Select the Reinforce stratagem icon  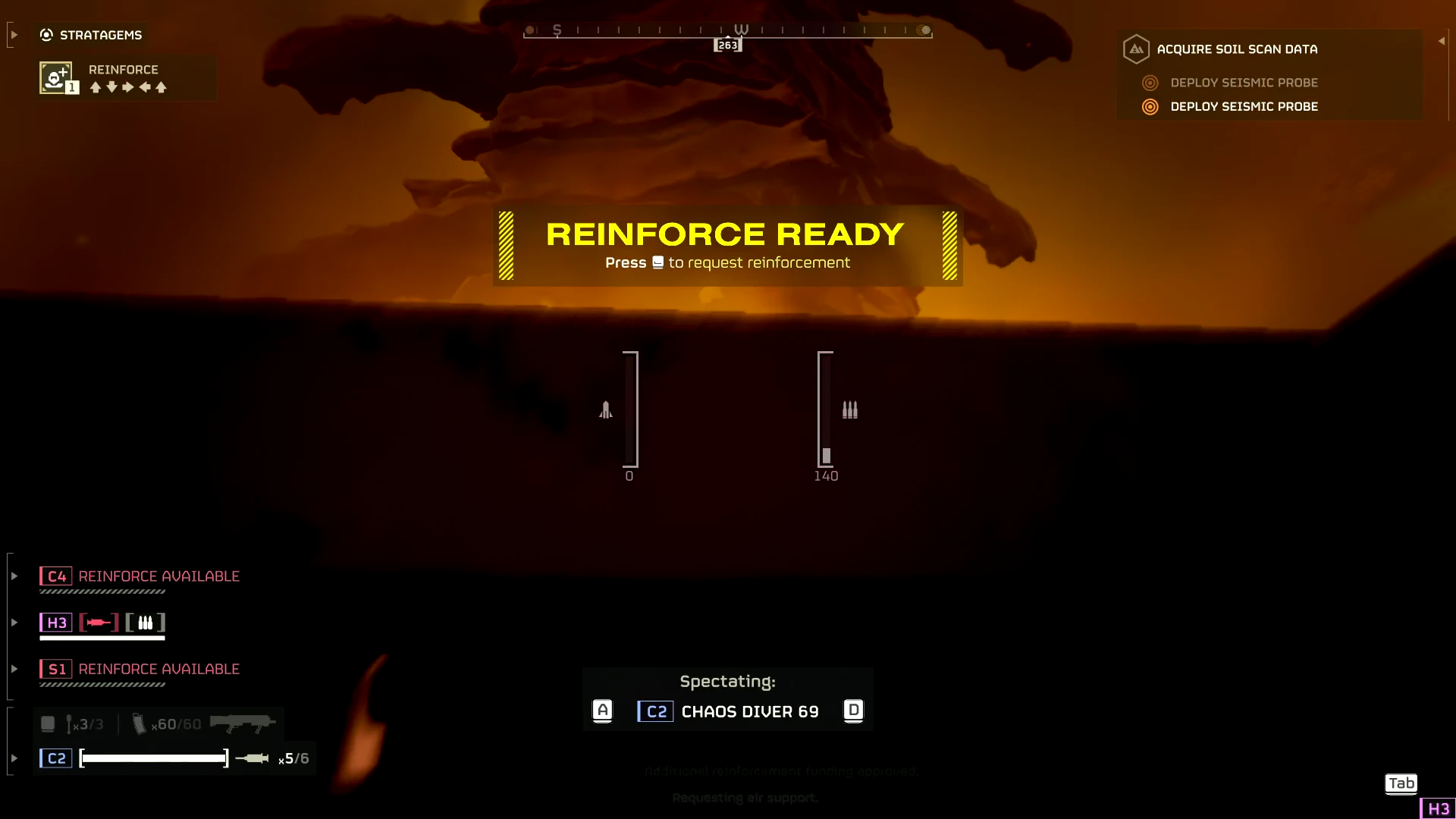click(56, 78)
